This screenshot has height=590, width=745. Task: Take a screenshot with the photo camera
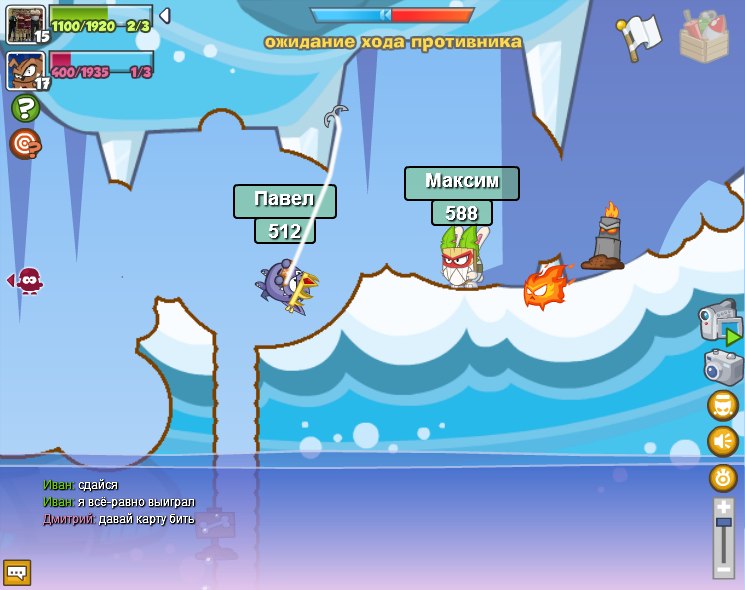coord(722,367)
